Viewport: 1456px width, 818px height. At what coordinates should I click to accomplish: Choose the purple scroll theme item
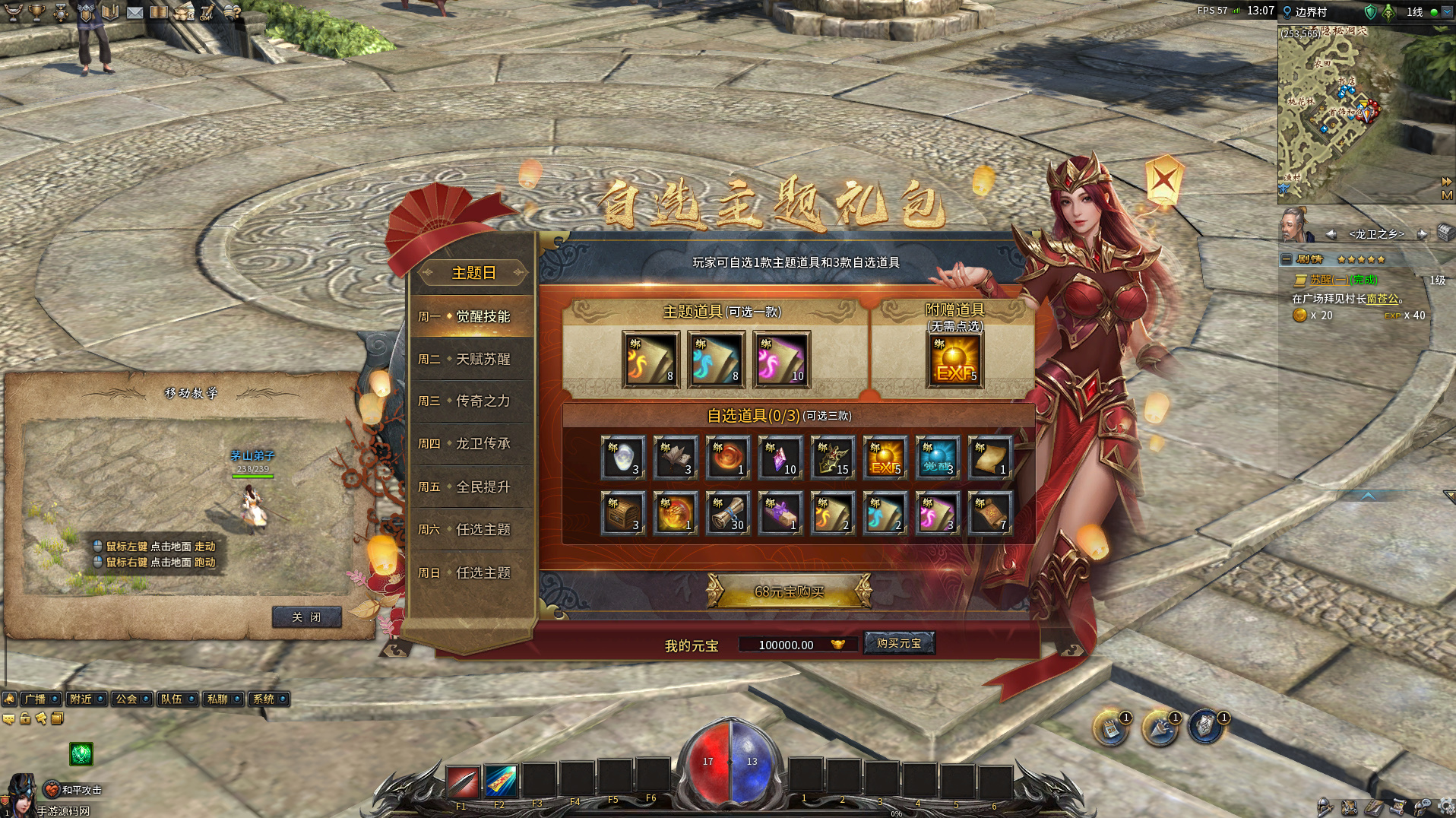(781, 360)
